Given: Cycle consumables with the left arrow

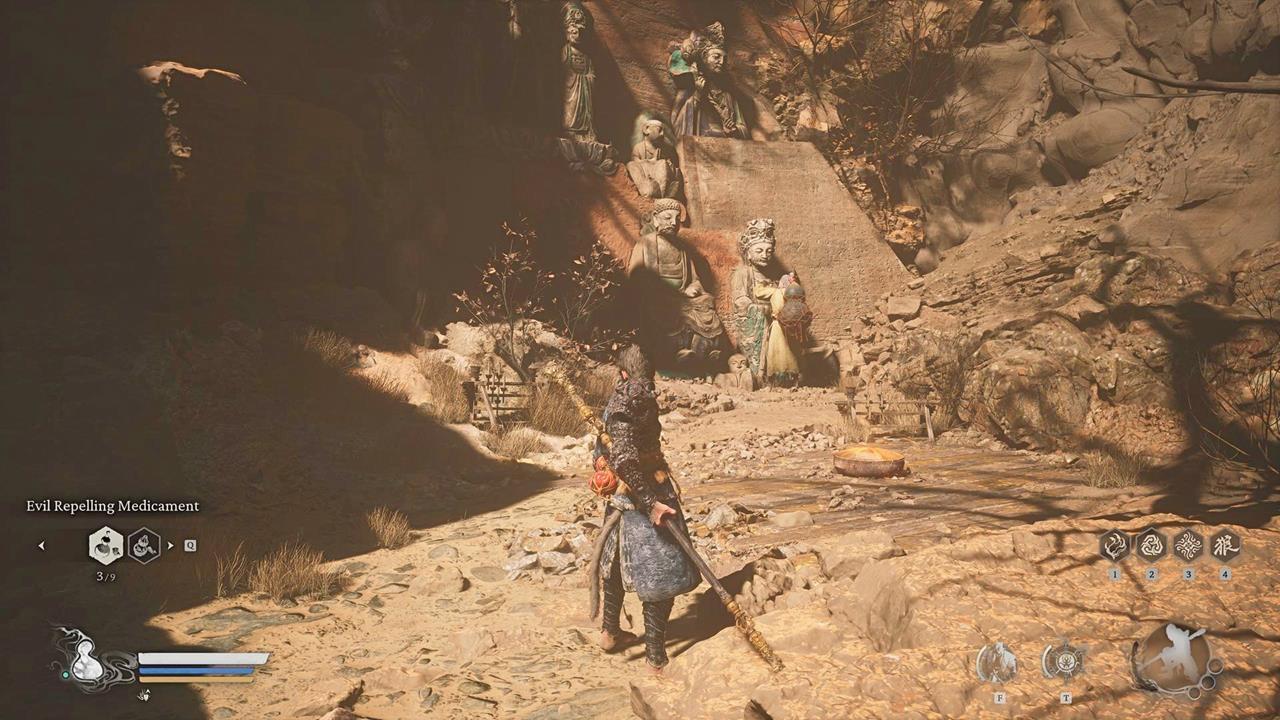Looking at the screenshot, I should coord(42,546).
